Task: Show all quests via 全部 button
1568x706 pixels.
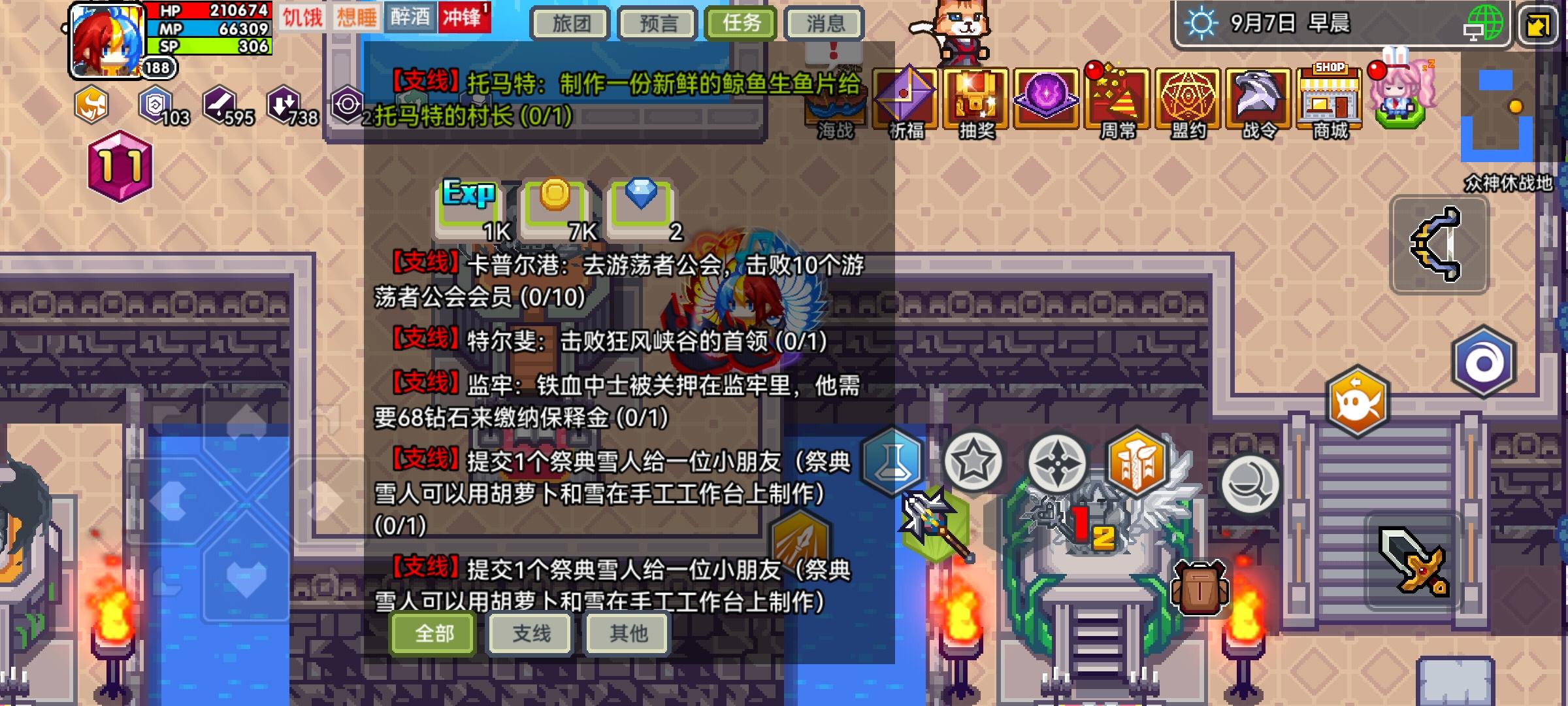Action: point(431,633)
